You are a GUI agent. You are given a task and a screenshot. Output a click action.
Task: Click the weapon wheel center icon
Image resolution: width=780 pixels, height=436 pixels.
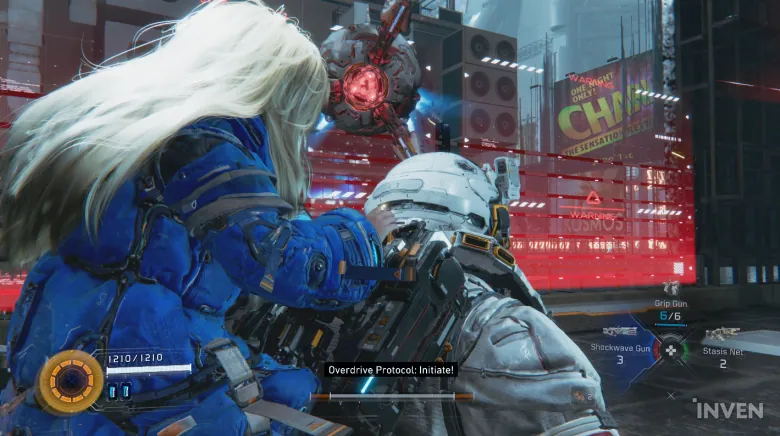[x=672, y=350]
